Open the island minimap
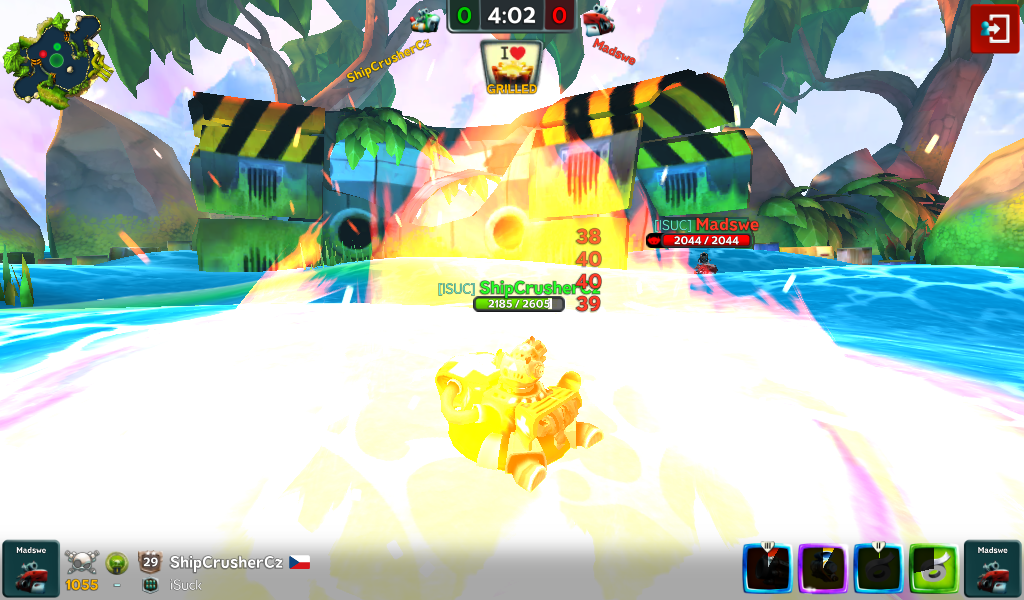Screen dimensions: 1024x600 click(x=56, y=56)
